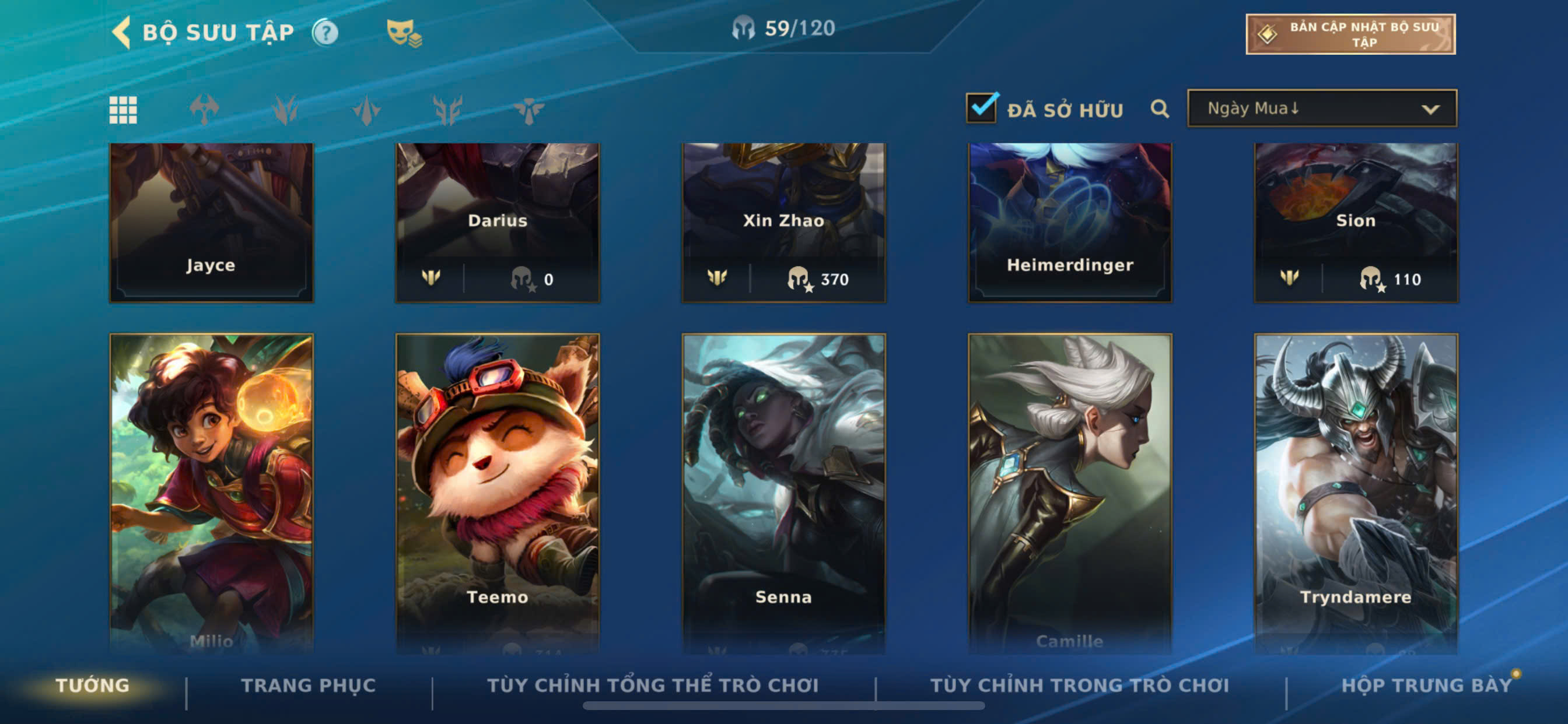Select the Heimerdinger champion card
1568x724 pixels.
1069,222
